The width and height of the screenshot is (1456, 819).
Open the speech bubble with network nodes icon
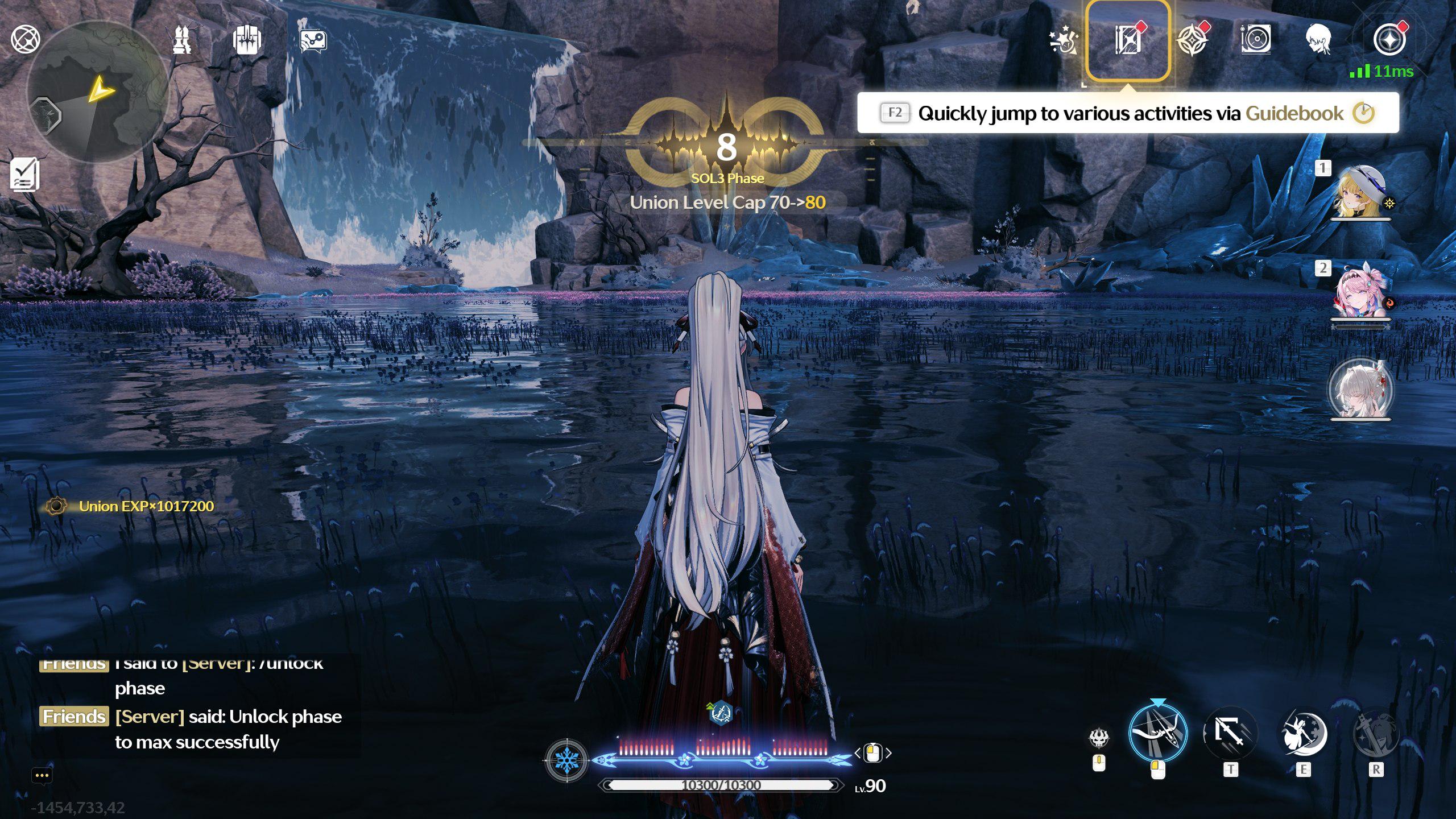pyautogui.click(x=313, y=40)
